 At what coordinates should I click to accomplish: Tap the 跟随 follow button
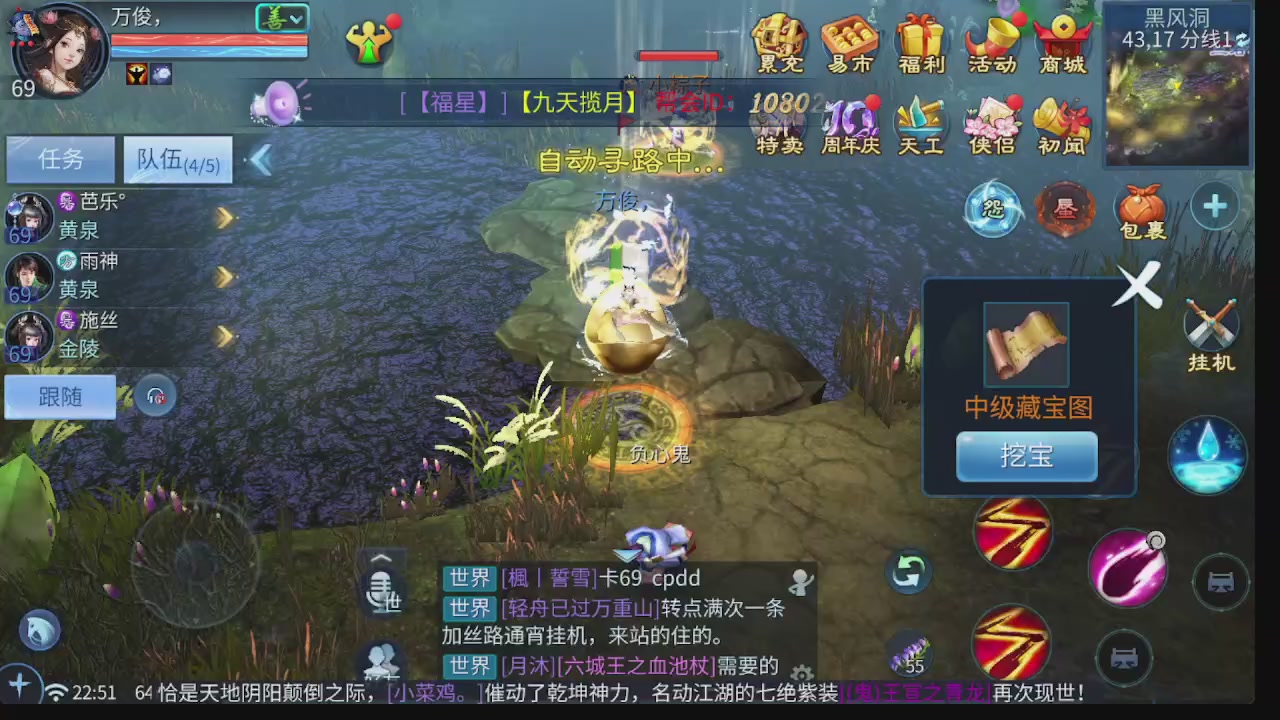tap(60, 396)
